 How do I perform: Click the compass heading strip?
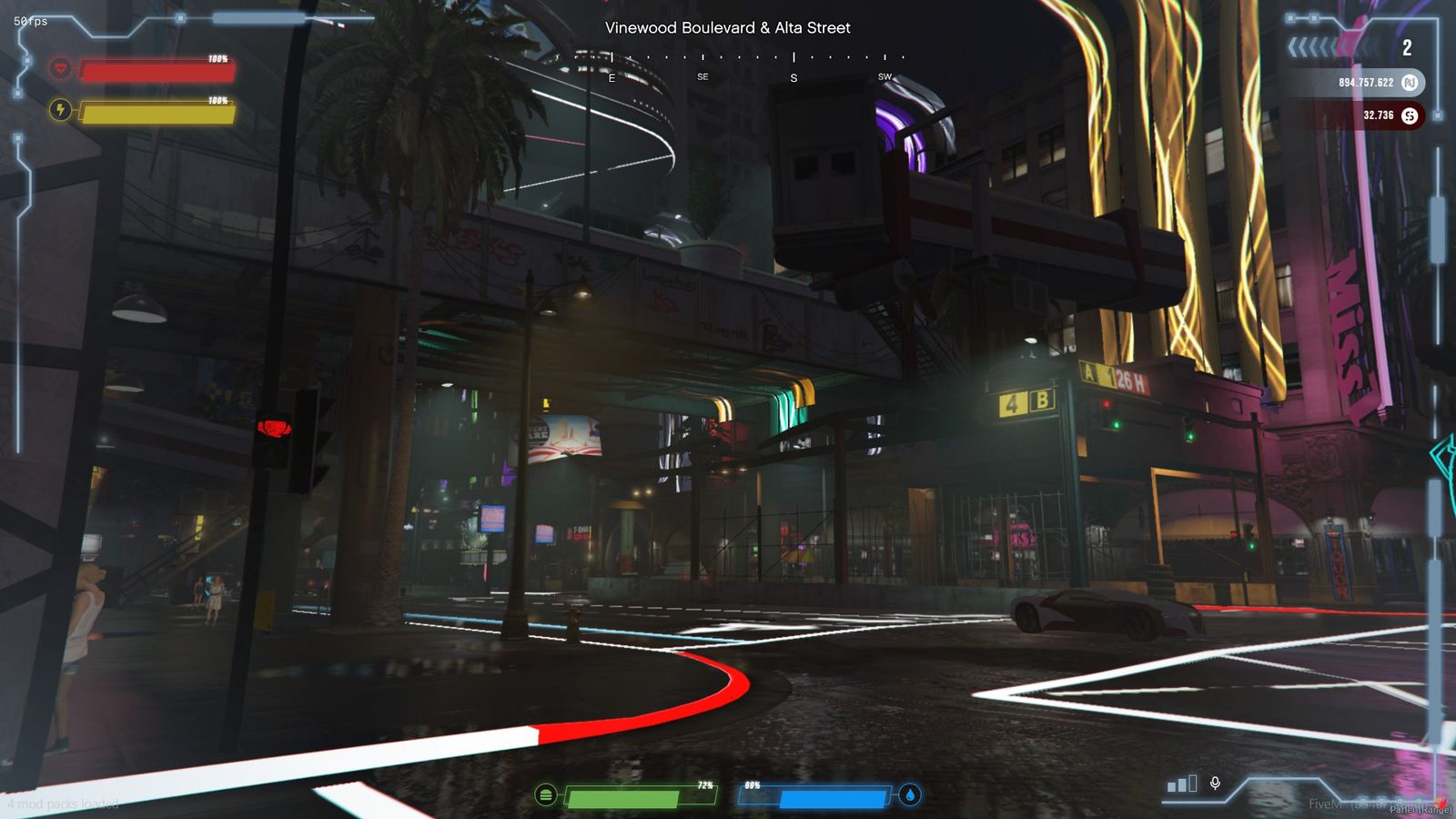(728, 64)
